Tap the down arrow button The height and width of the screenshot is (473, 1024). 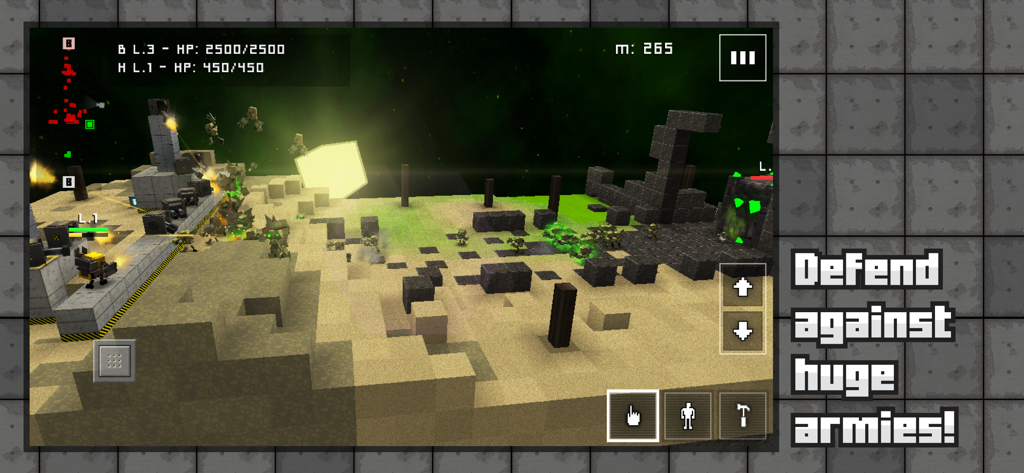click(x=742, y=332)
